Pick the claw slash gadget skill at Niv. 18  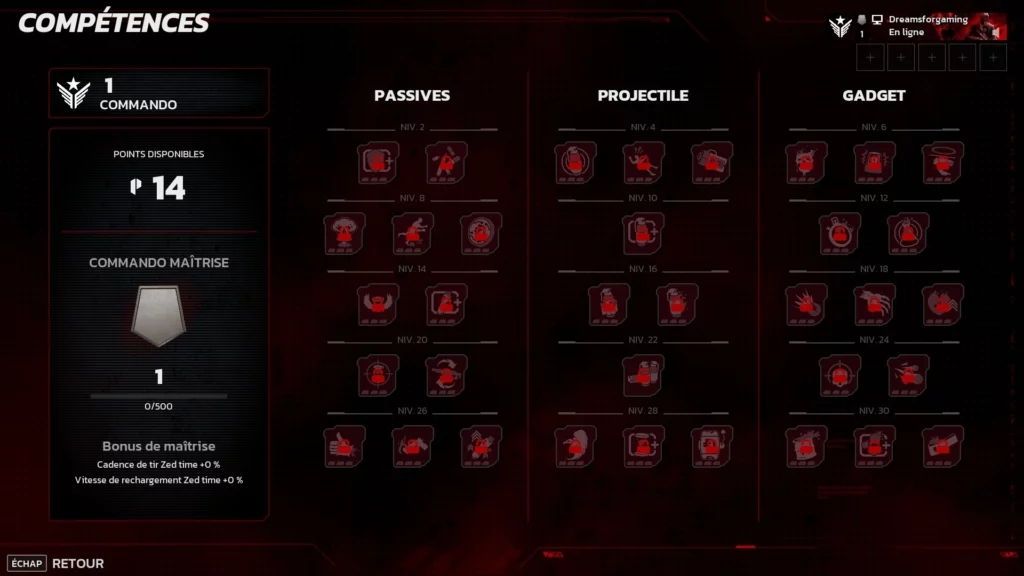874,304
